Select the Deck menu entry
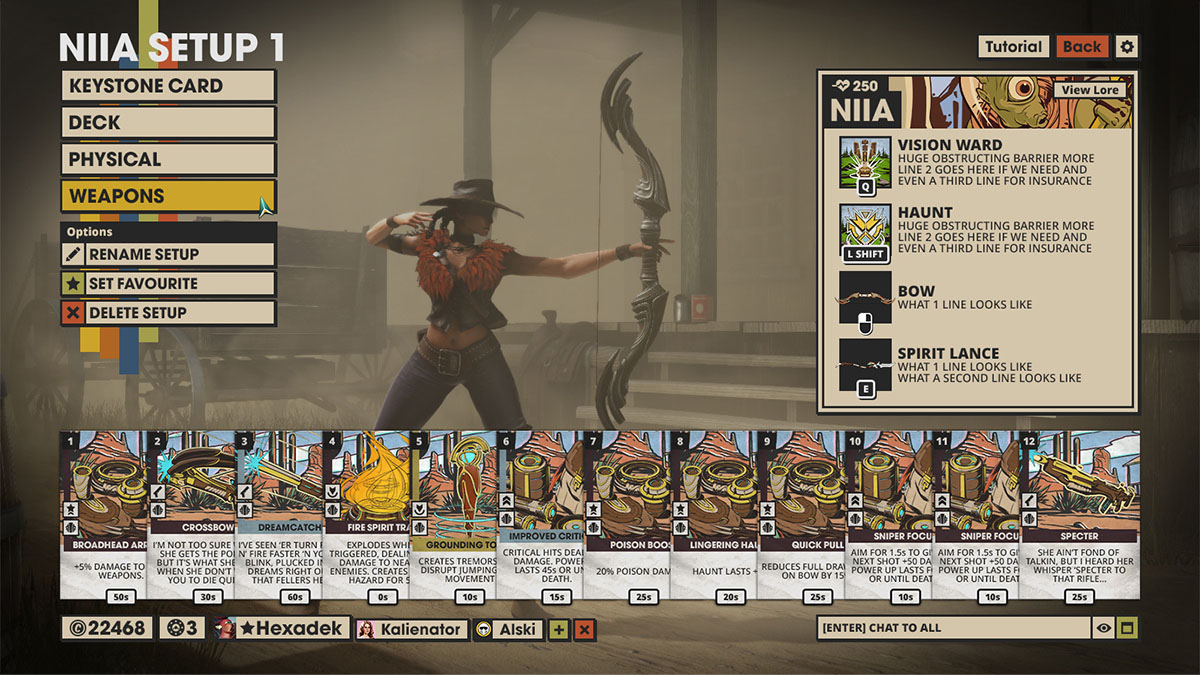This screenshot has width=1200, height=675. (168, 123)
